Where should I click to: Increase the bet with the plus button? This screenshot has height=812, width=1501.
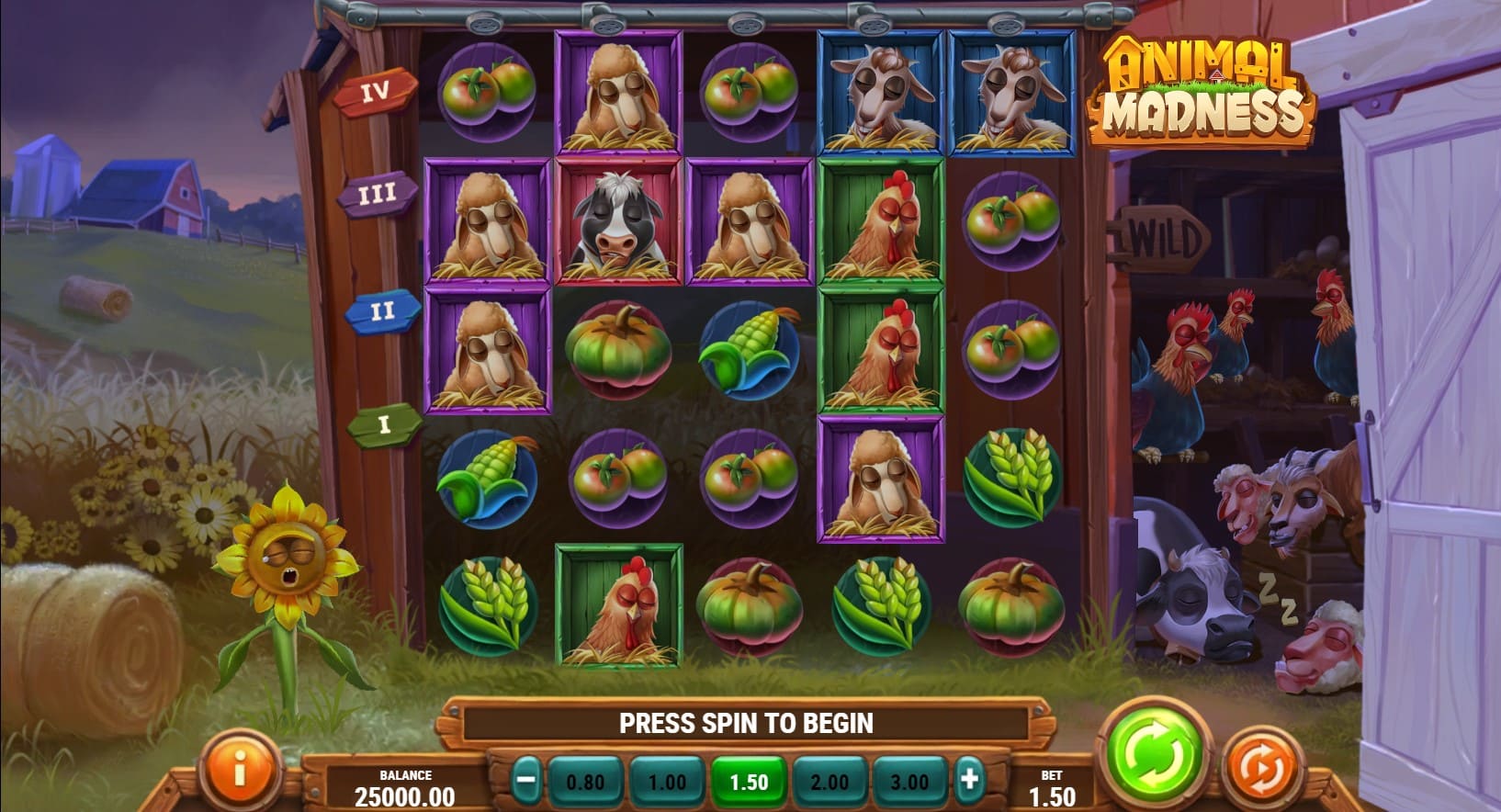969,781
